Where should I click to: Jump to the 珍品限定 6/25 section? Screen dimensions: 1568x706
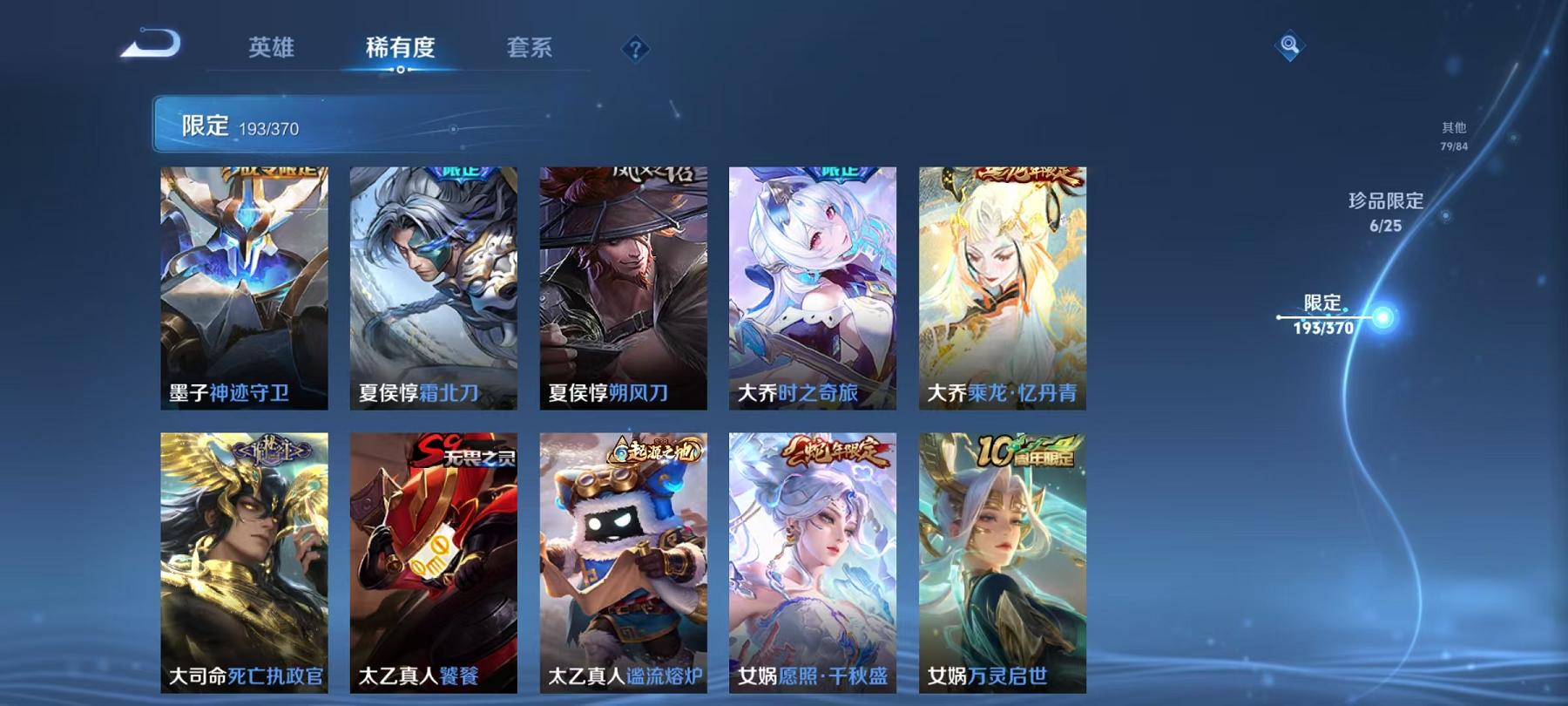1383,214
